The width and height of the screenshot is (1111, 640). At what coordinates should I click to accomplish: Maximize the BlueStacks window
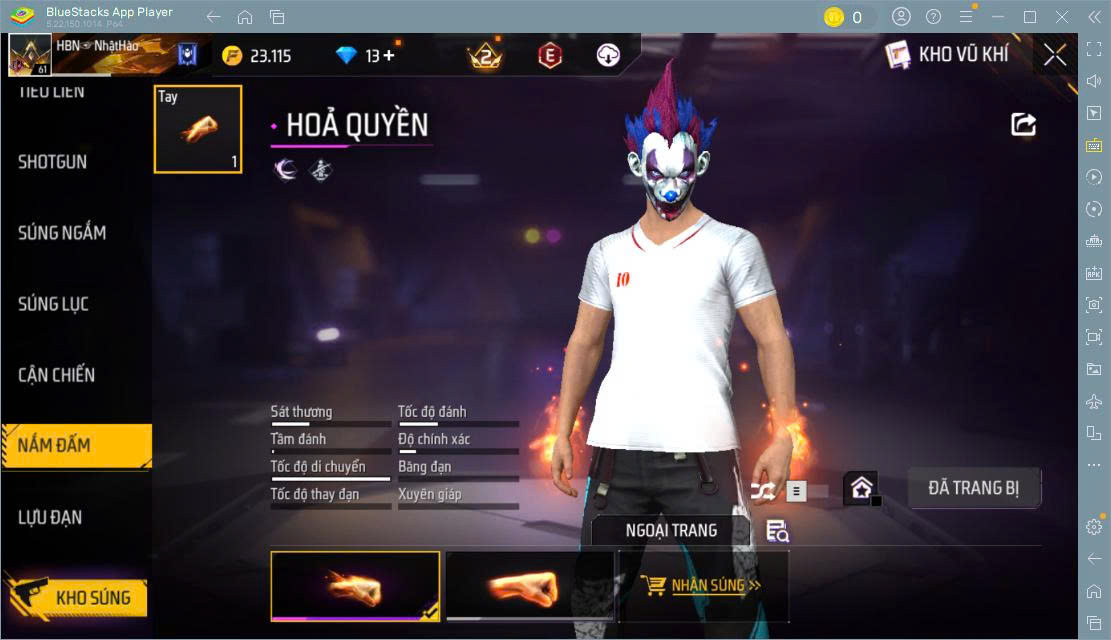coord(1030,17)
